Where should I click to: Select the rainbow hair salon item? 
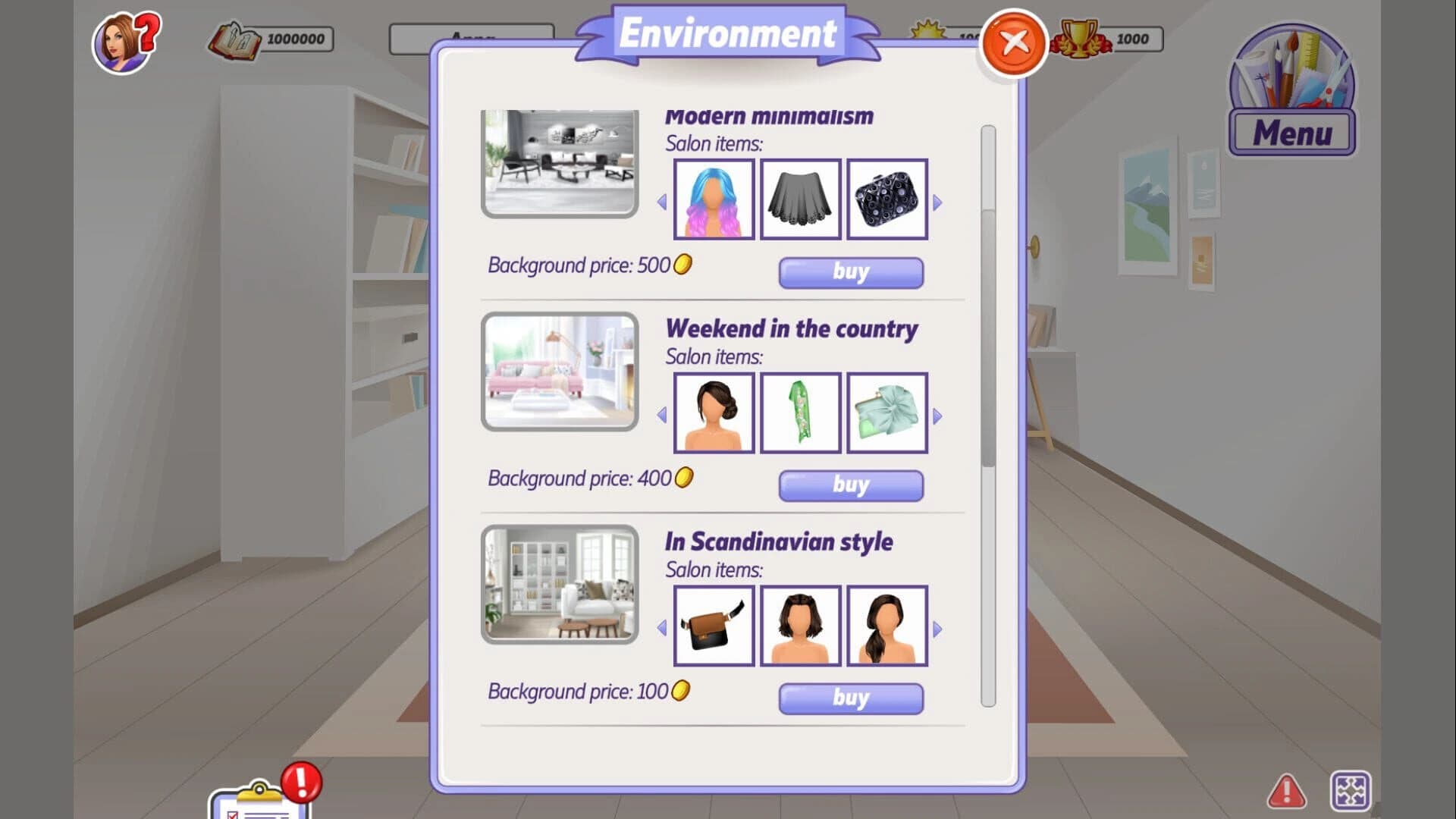point(714,199)
